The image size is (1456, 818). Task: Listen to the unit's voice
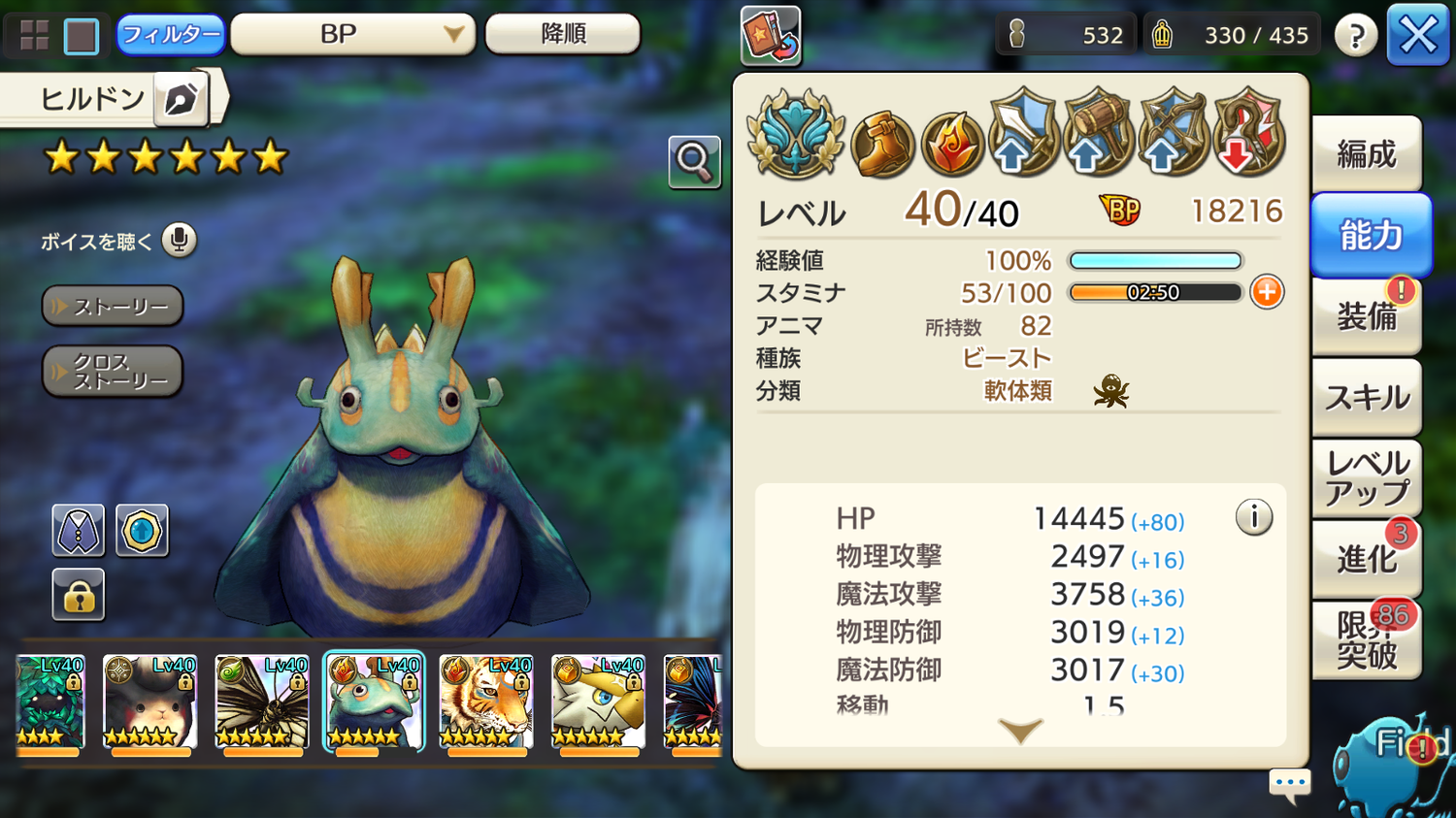(x=179, y=240)
